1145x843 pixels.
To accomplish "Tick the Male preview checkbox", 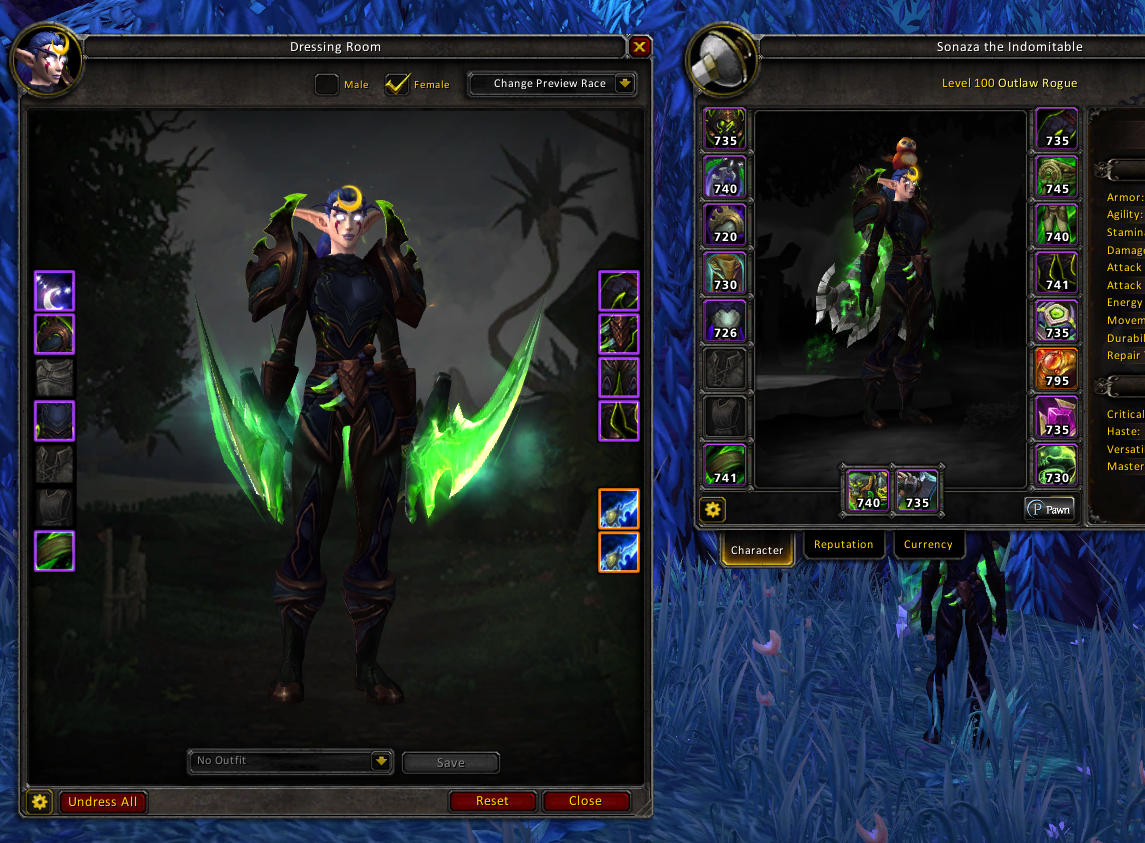I will point(327,84).
